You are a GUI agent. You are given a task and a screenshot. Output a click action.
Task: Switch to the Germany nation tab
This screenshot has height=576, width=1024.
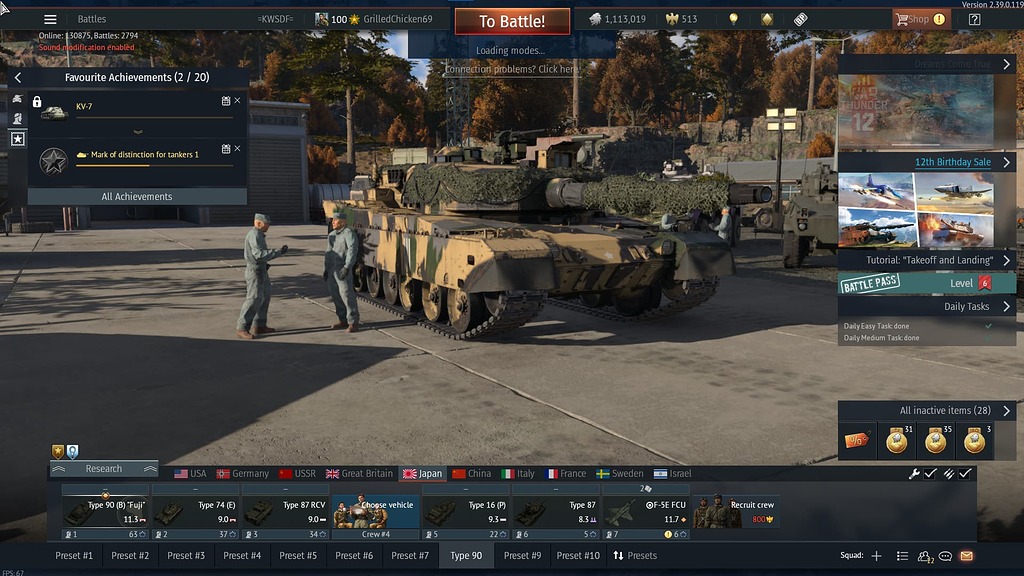[x=242, y=474]
